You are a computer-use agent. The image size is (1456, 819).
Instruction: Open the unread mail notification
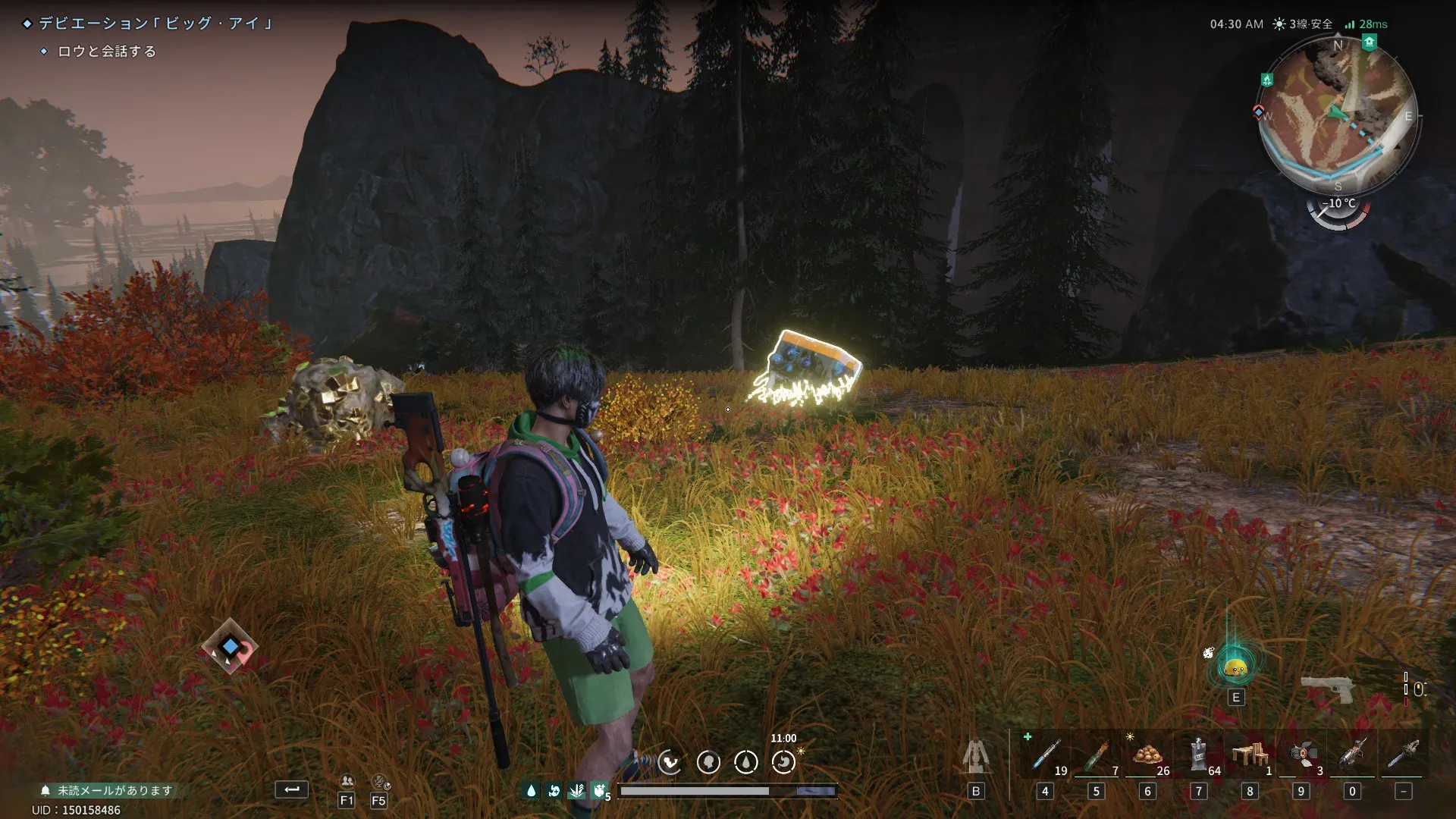[x=107, y=790]
